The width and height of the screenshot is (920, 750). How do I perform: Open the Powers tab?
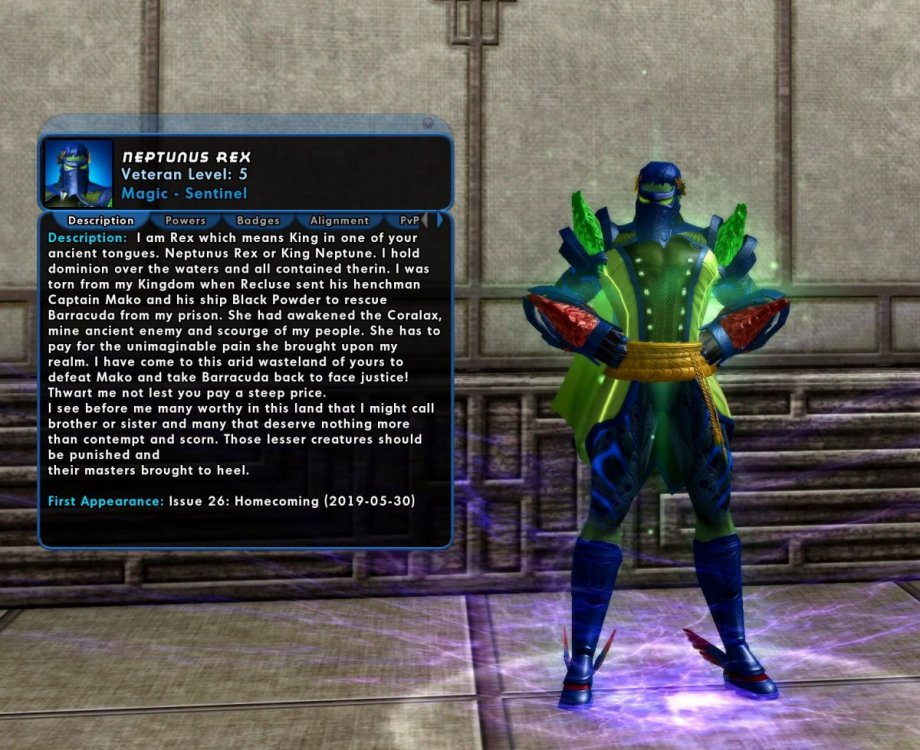point(185,220)
